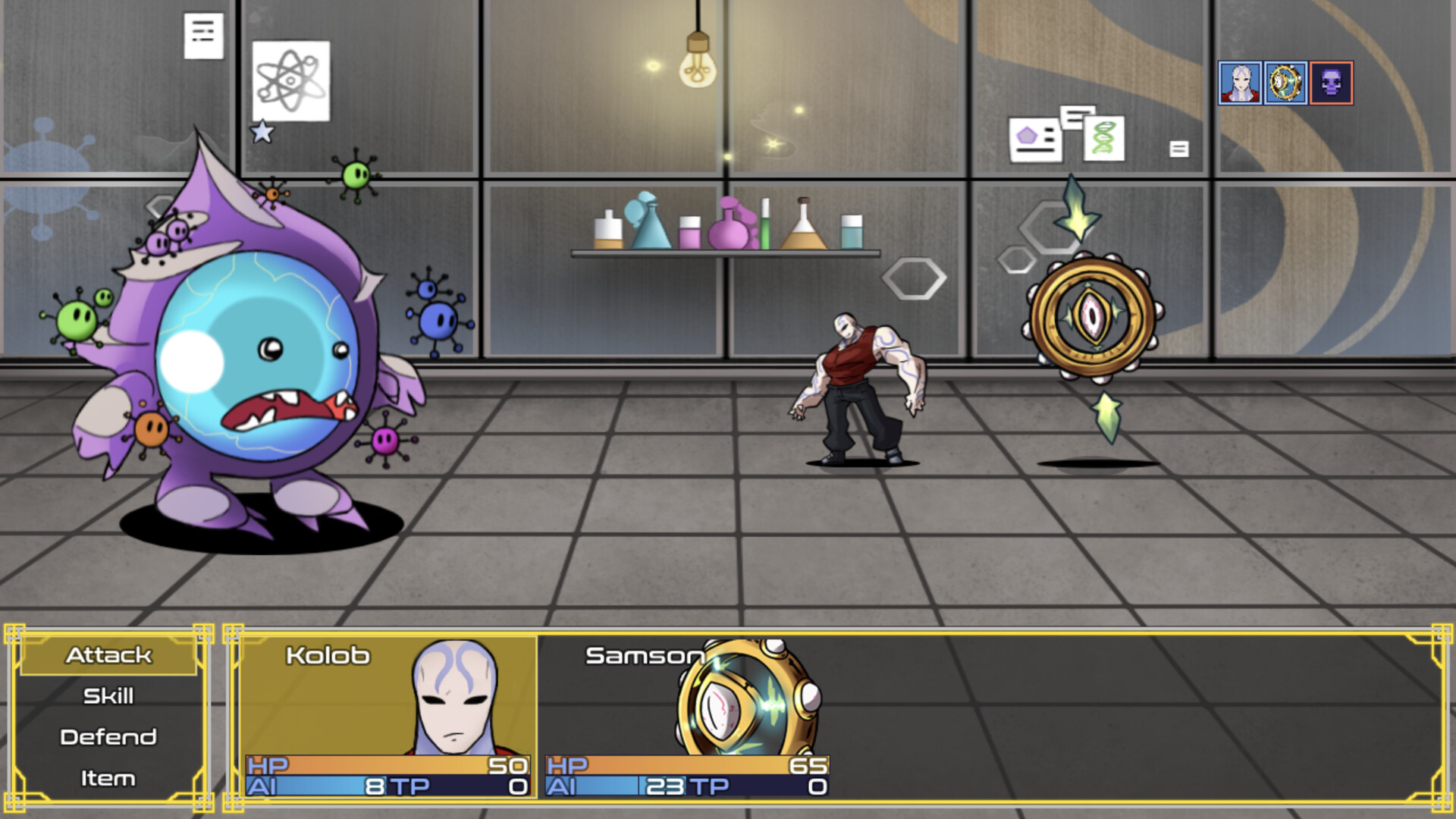Choose the Attack command
This screenshot has height=819, width=1456.
pyautogui.click(x=109, y=655)
